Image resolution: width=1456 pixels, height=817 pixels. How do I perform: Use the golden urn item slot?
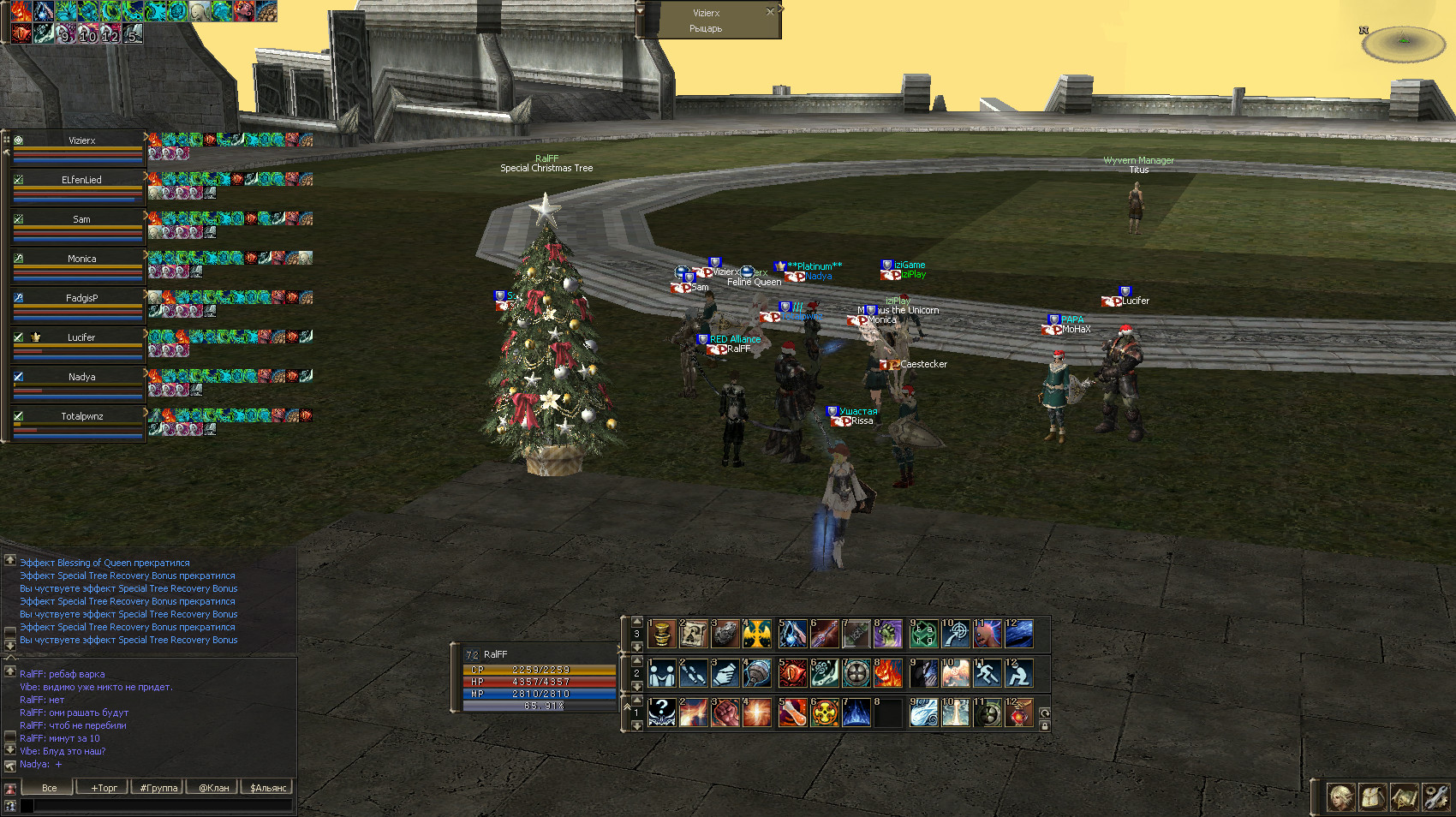coord(661,635)
